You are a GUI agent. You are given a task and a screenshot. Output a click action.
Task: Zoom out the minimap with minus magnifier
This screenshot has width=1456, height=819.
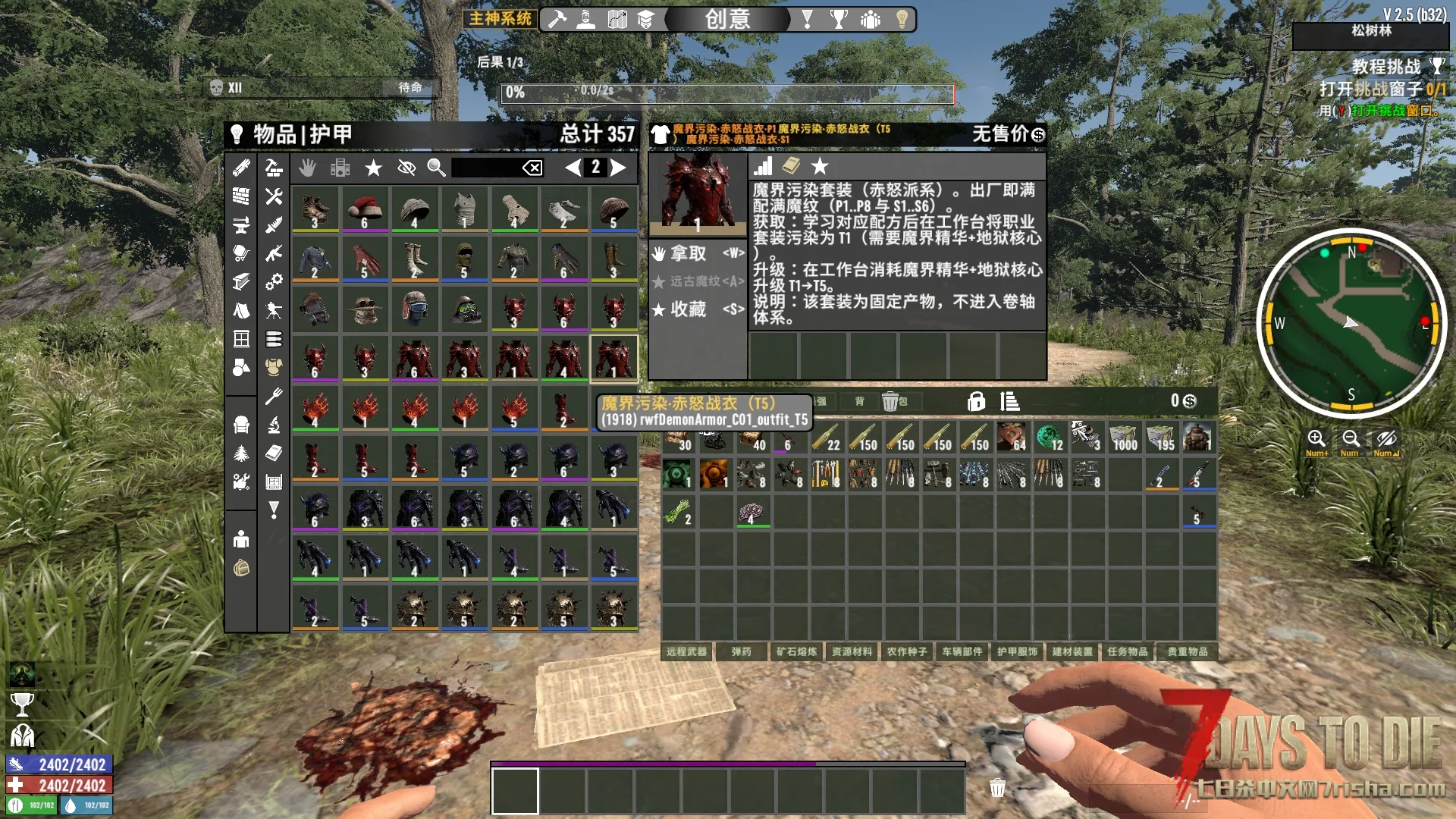1350,439
